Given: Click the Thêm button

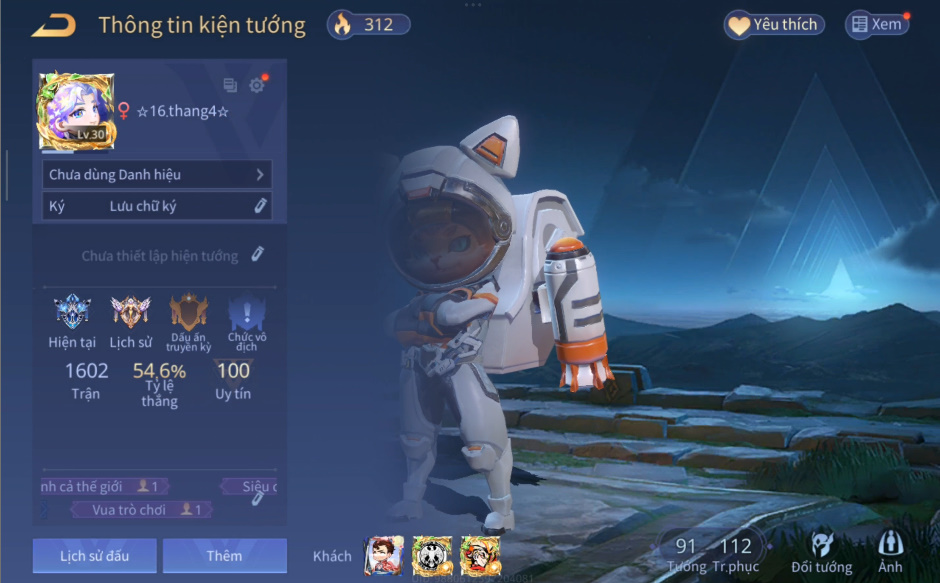Looking at the screenshot, I should (x=224, y=556).
